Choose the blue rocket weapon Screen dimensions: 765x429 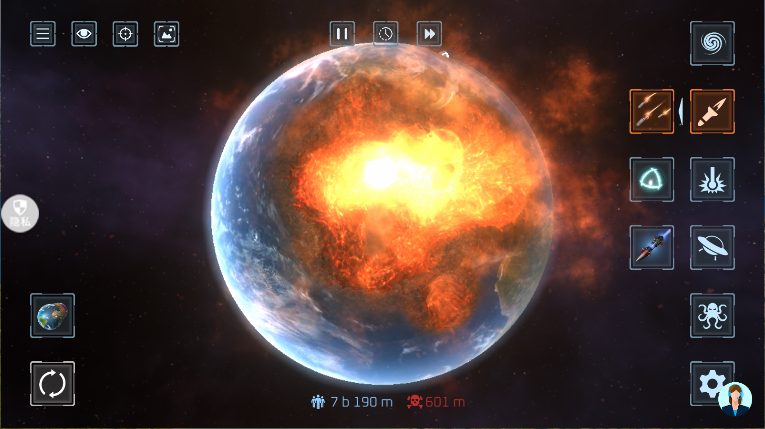pos(652,247)
